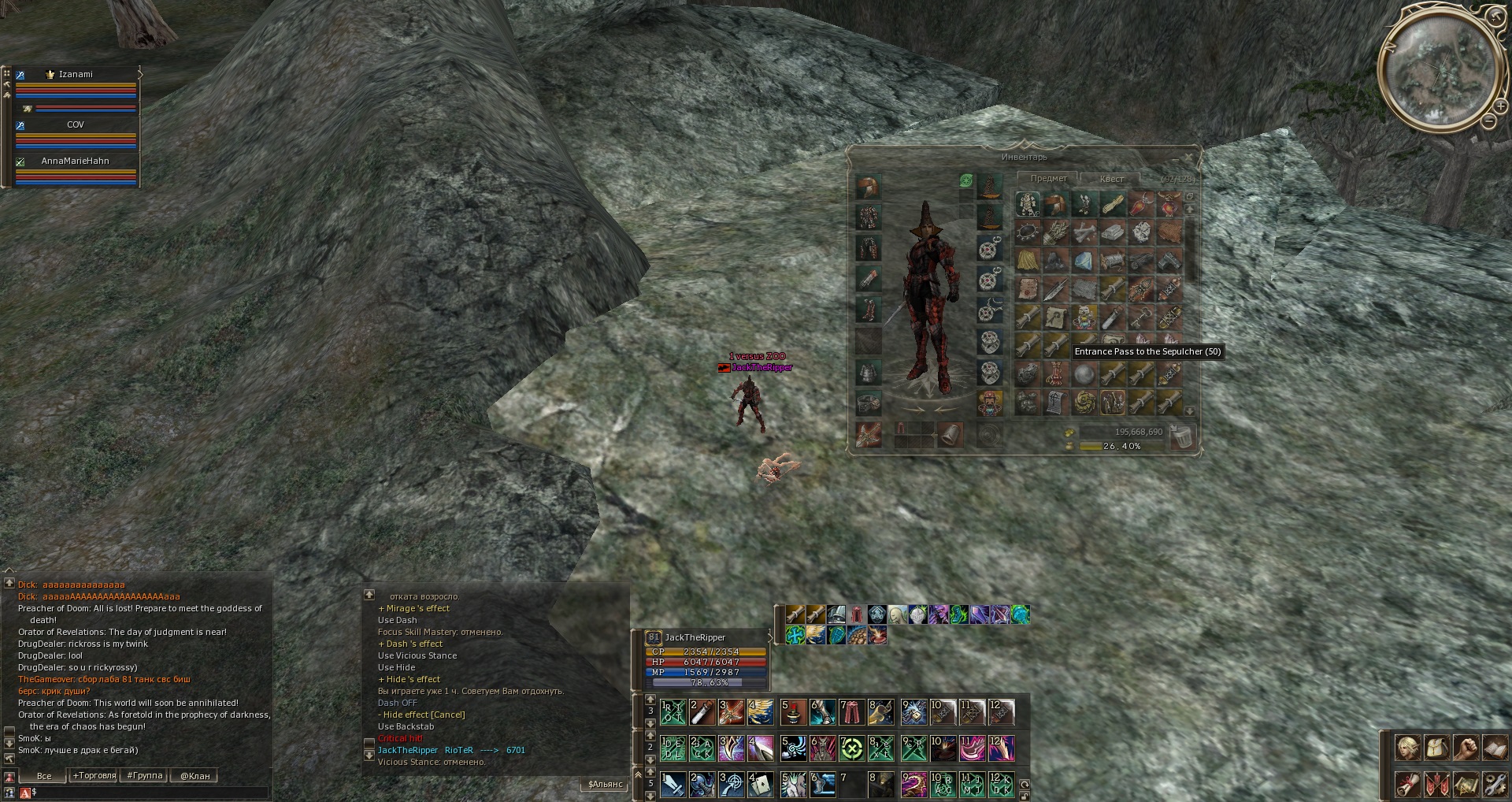Select the blue crystal gem in inventory
The image size is (1512, 802).
pos(1084,261)
